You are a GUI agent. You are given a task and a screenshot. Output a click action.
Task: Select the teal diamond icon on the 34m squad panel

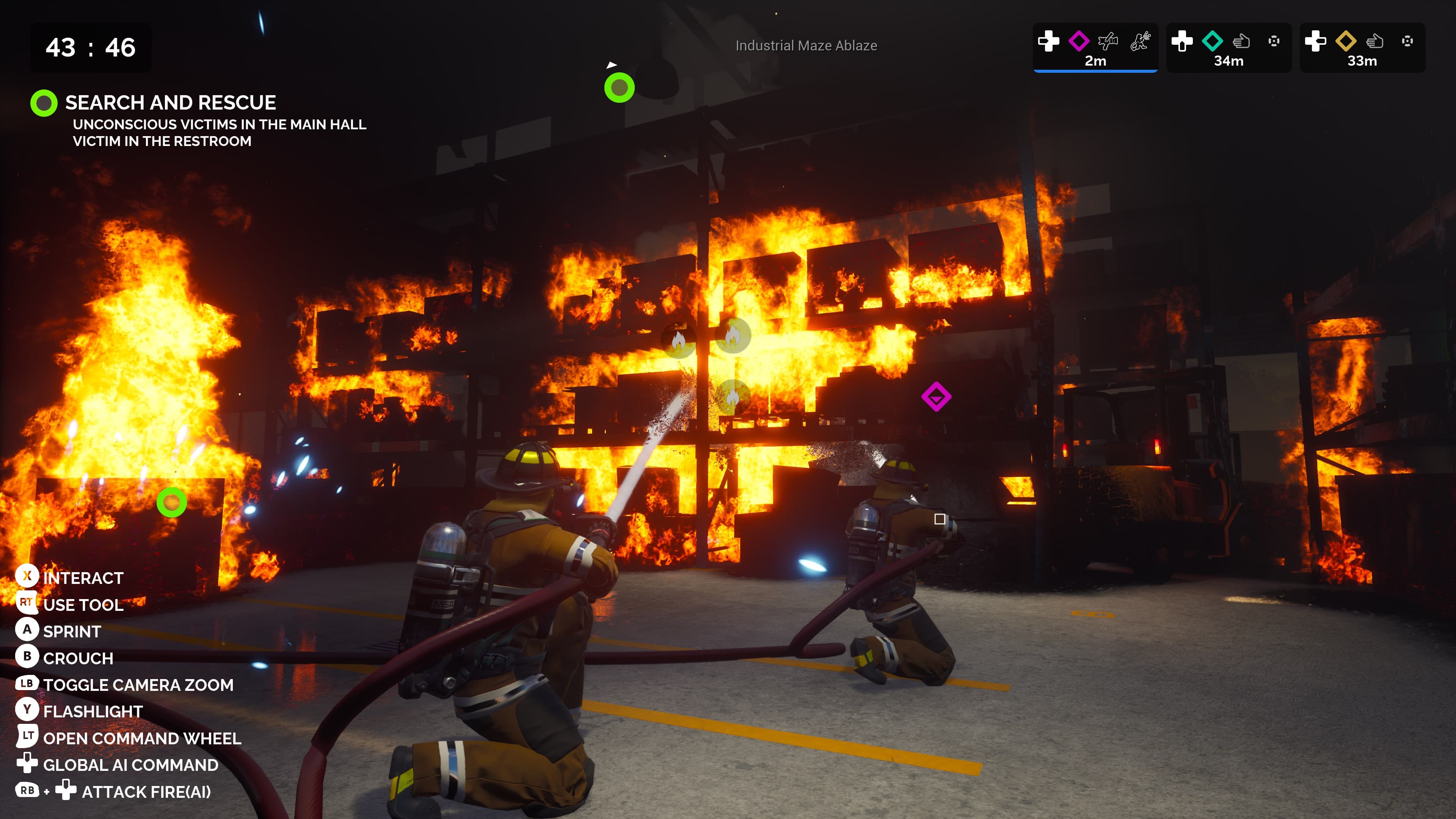tap(1213, 42)
